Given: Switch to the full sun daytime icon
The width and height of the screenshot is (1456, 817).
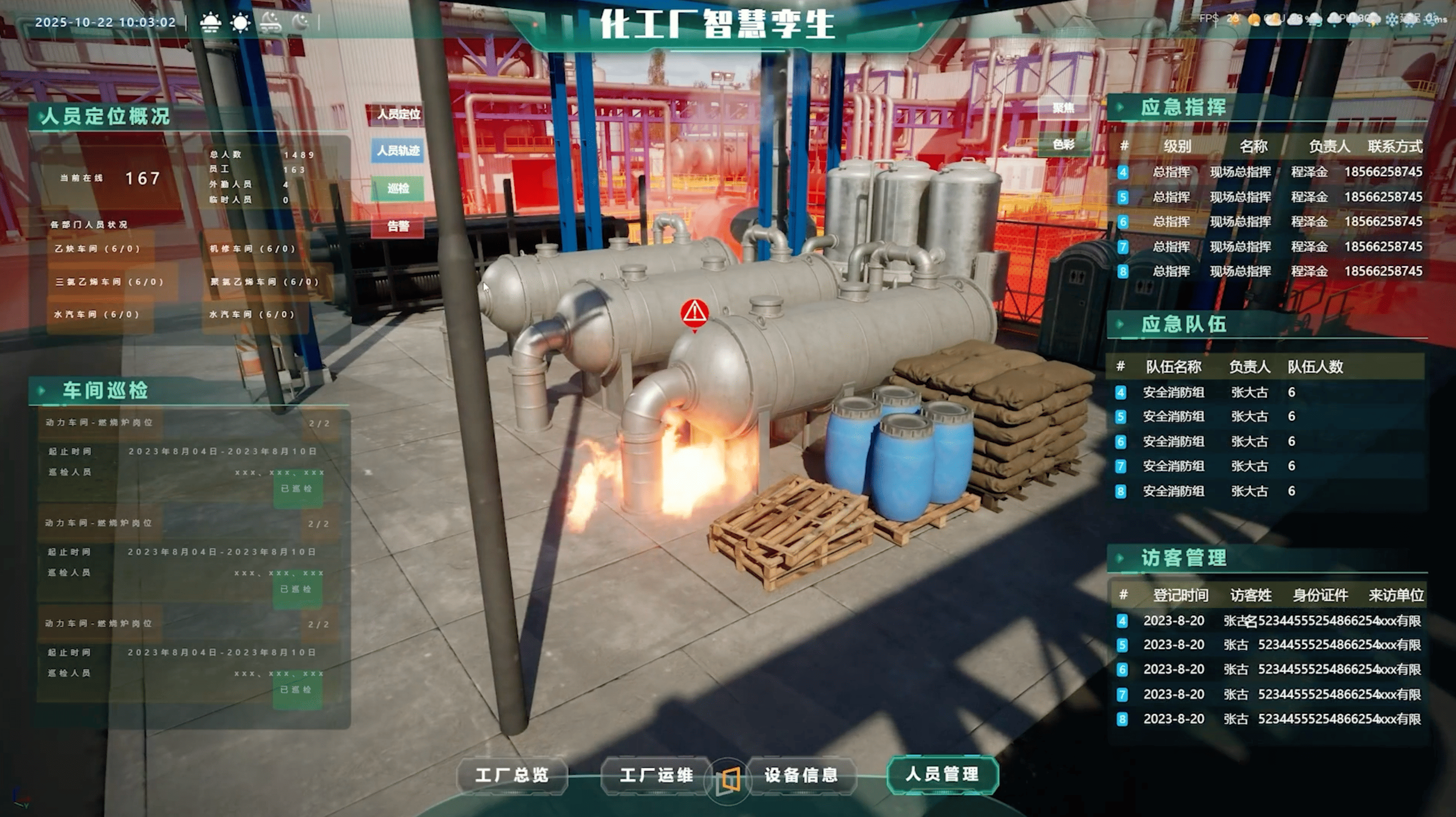Looking at the screenshot, I should click(241, 22).
